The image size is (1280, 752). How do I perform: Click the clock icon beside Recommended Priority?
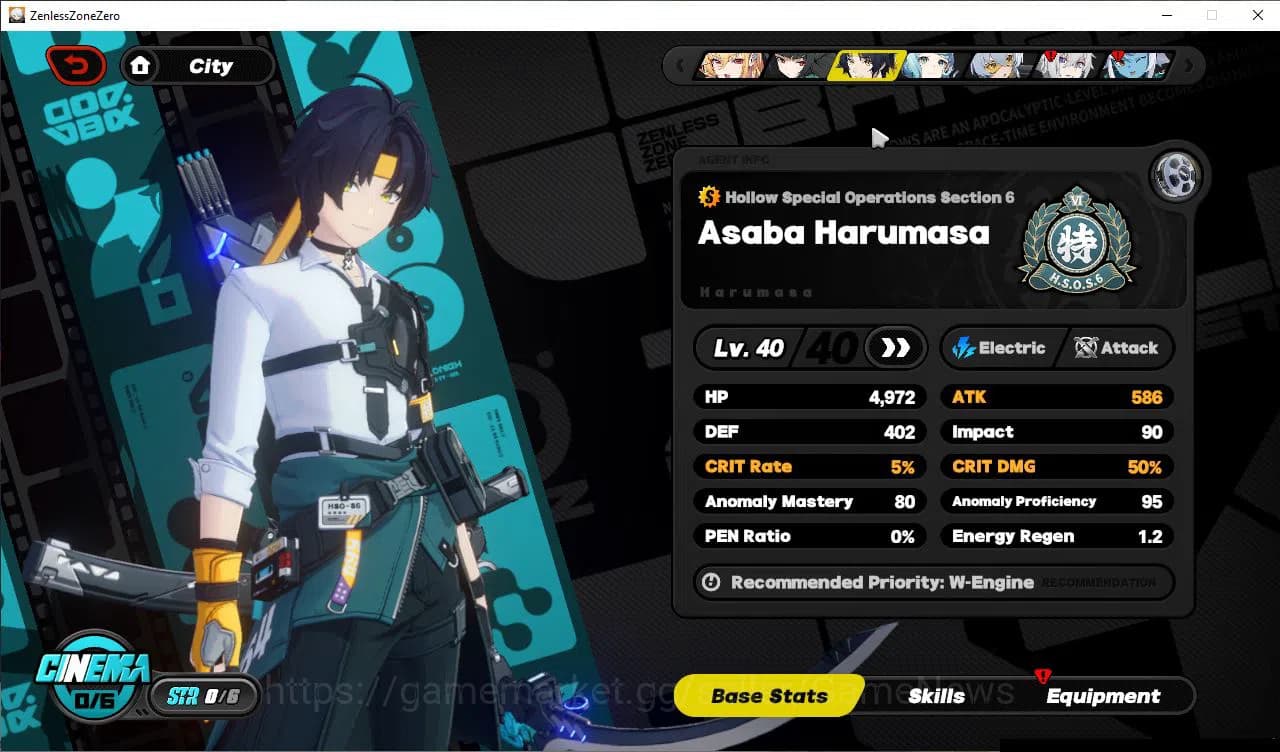pyautogui.click(x=711, y=582)
